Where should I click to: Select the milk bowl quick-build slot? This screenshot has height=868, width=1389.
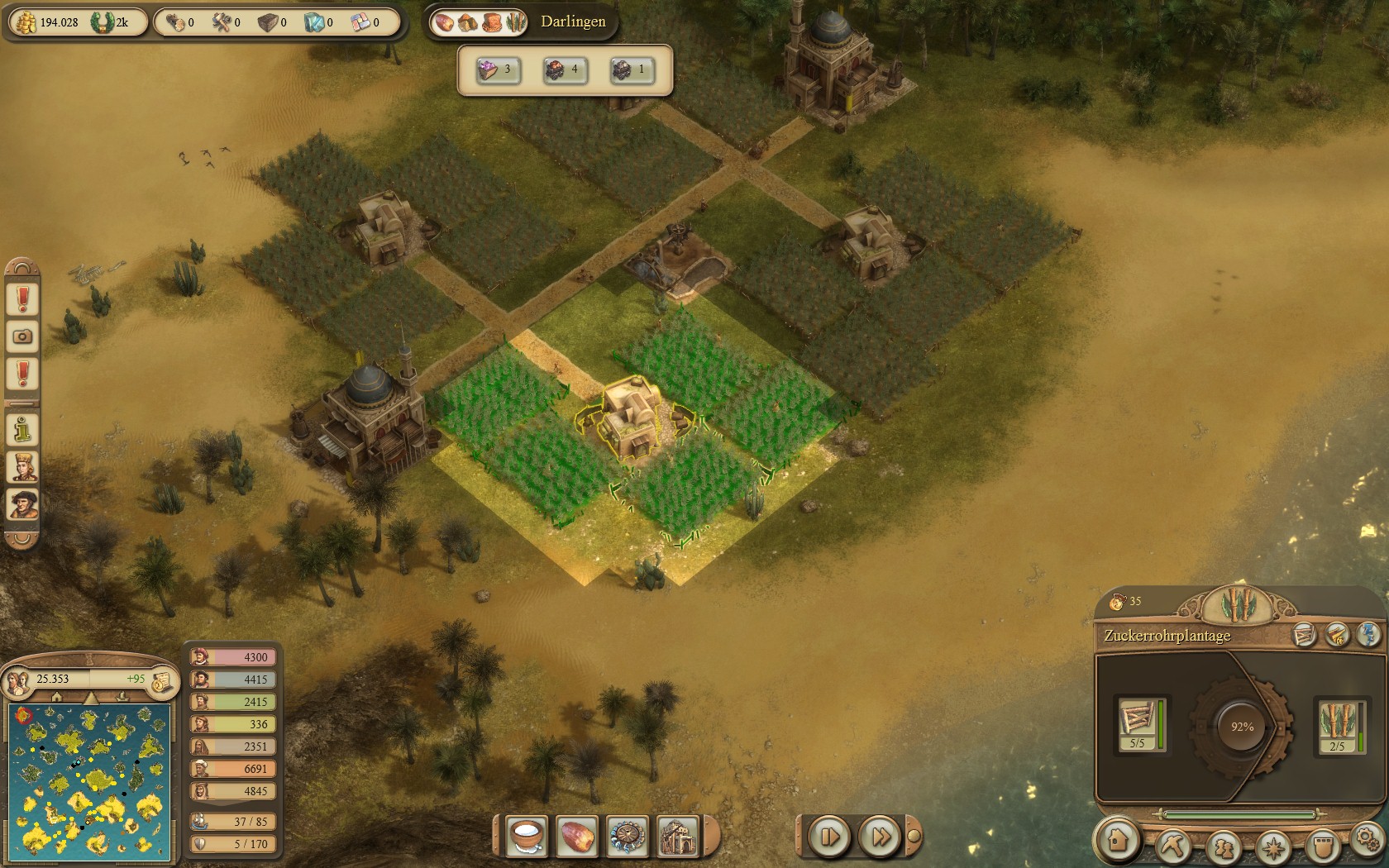click(527, 837)
